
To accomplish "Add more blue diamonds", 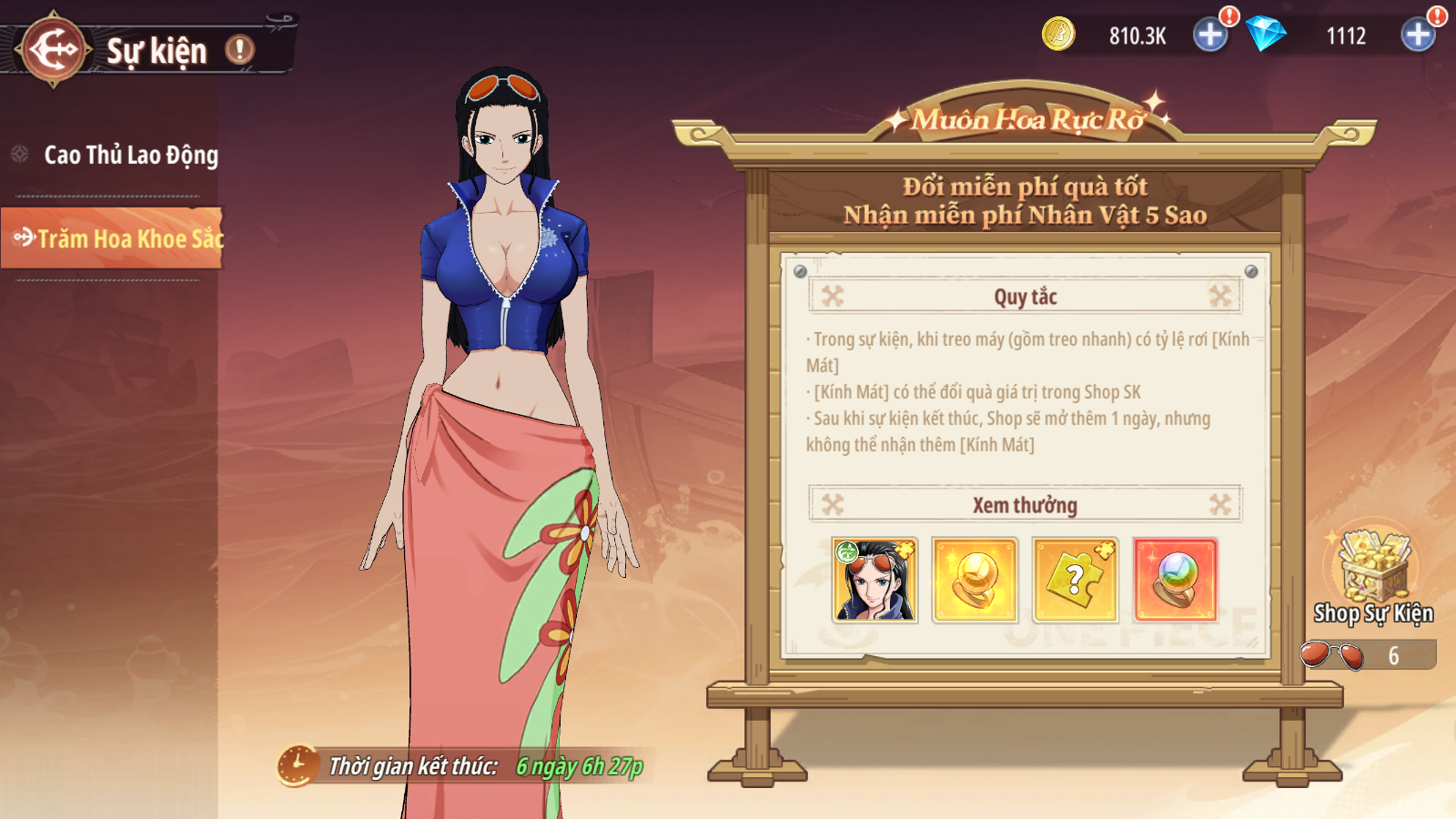I will (1418, 35).
